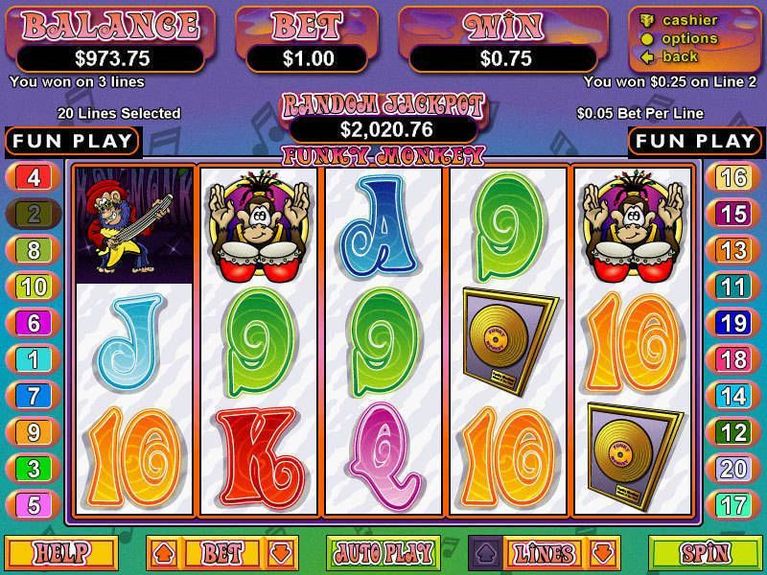Start Auto Play mode
The width and height of the screenshot is (767, 575).
coord(384,552)
